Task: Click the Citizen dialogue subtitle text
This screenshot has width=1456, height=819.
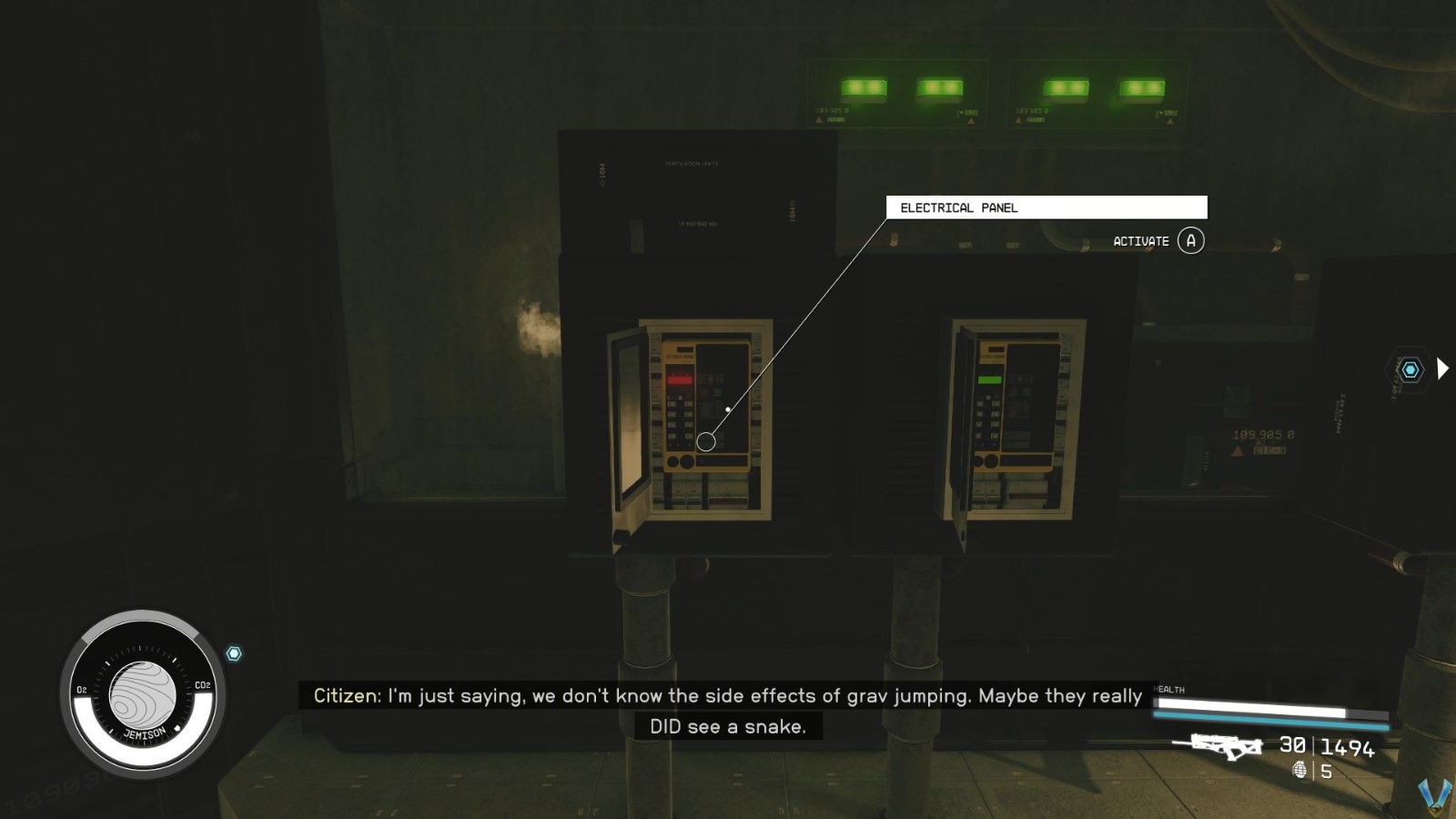Action: [728, 696]
